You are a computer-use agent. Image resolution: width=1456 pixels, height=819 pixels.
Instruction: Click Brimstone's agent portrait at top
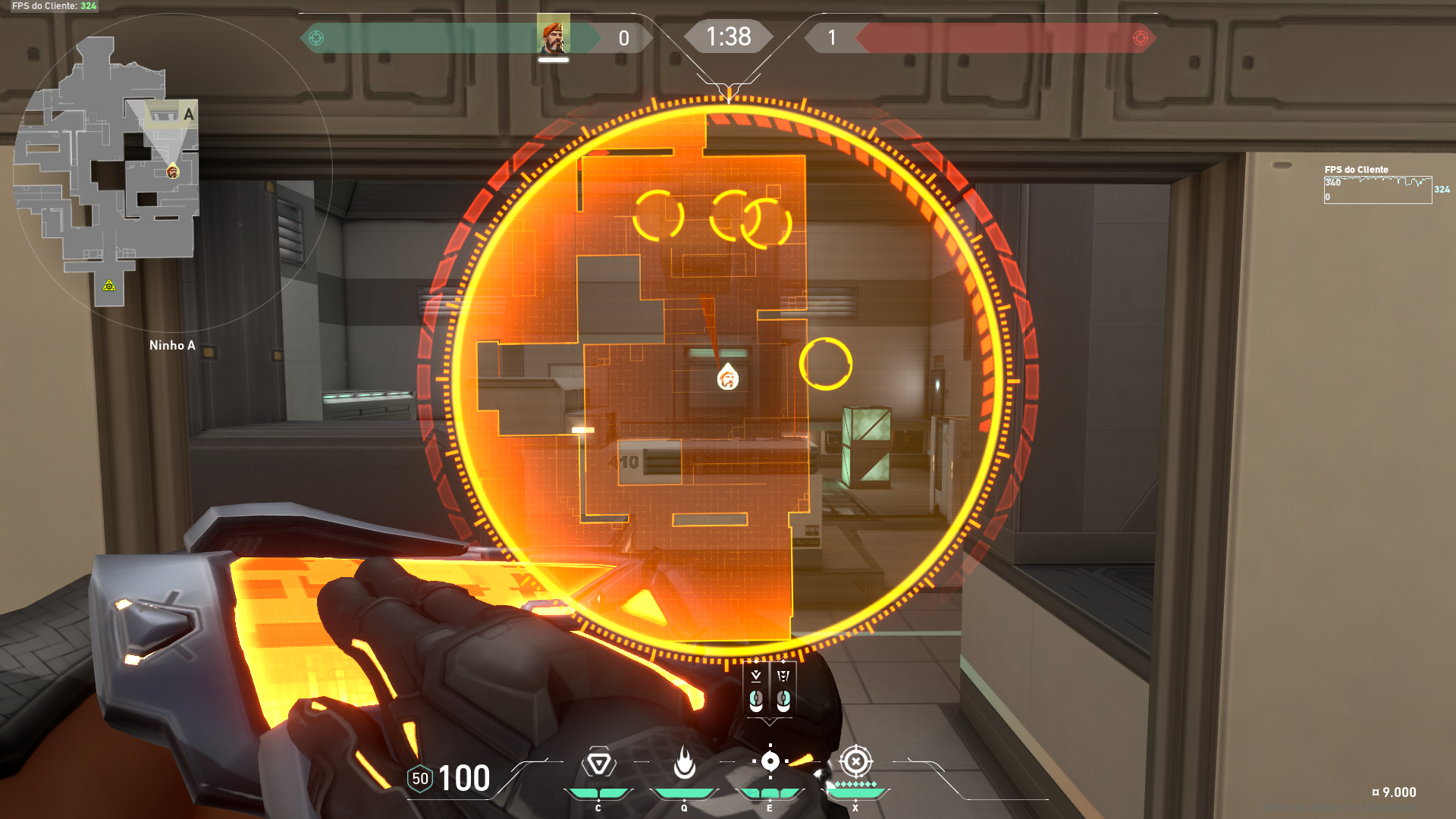pyautogui.click(x=554, y=35)
